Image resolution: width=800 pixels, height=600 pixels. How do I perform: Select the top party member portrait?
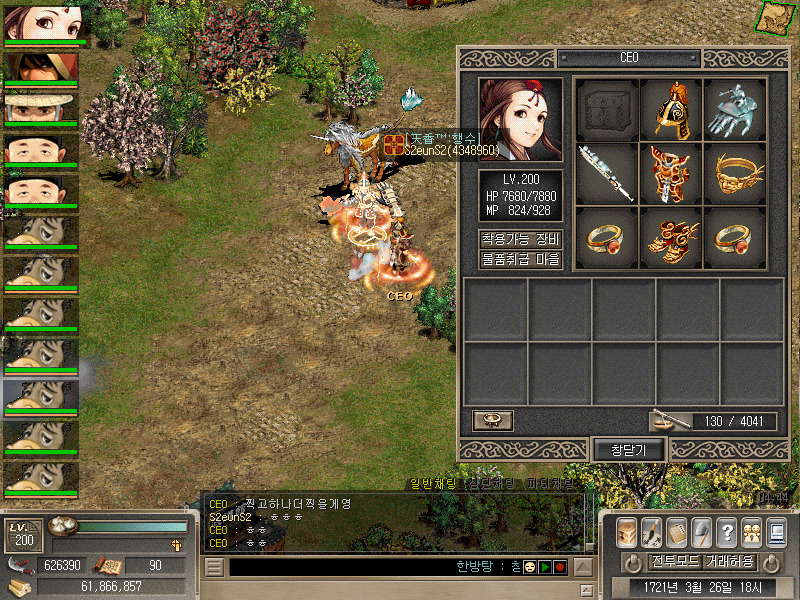[x=42, y=24]
